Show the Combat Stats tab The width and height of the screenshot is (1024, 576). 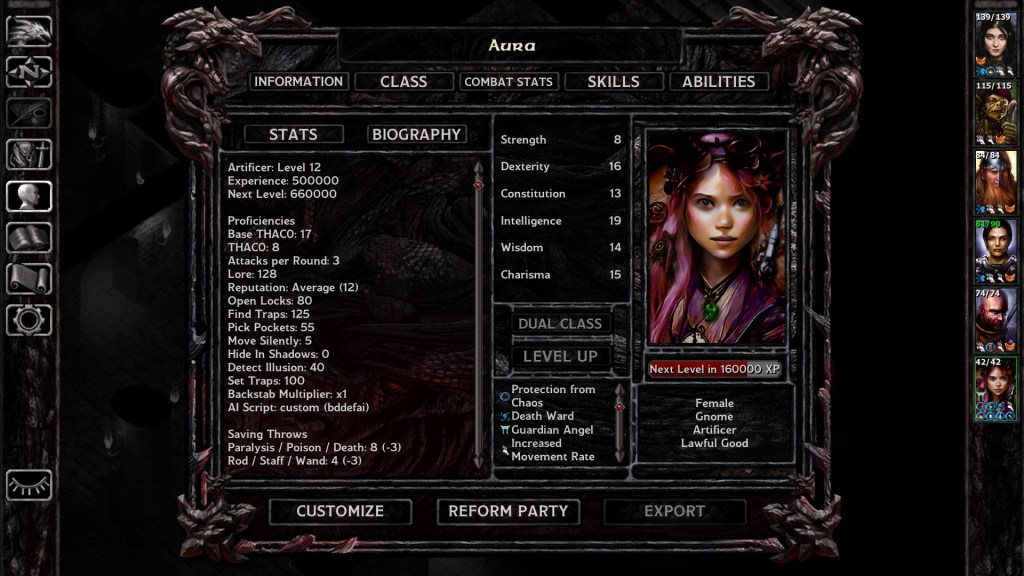[508, 82]
